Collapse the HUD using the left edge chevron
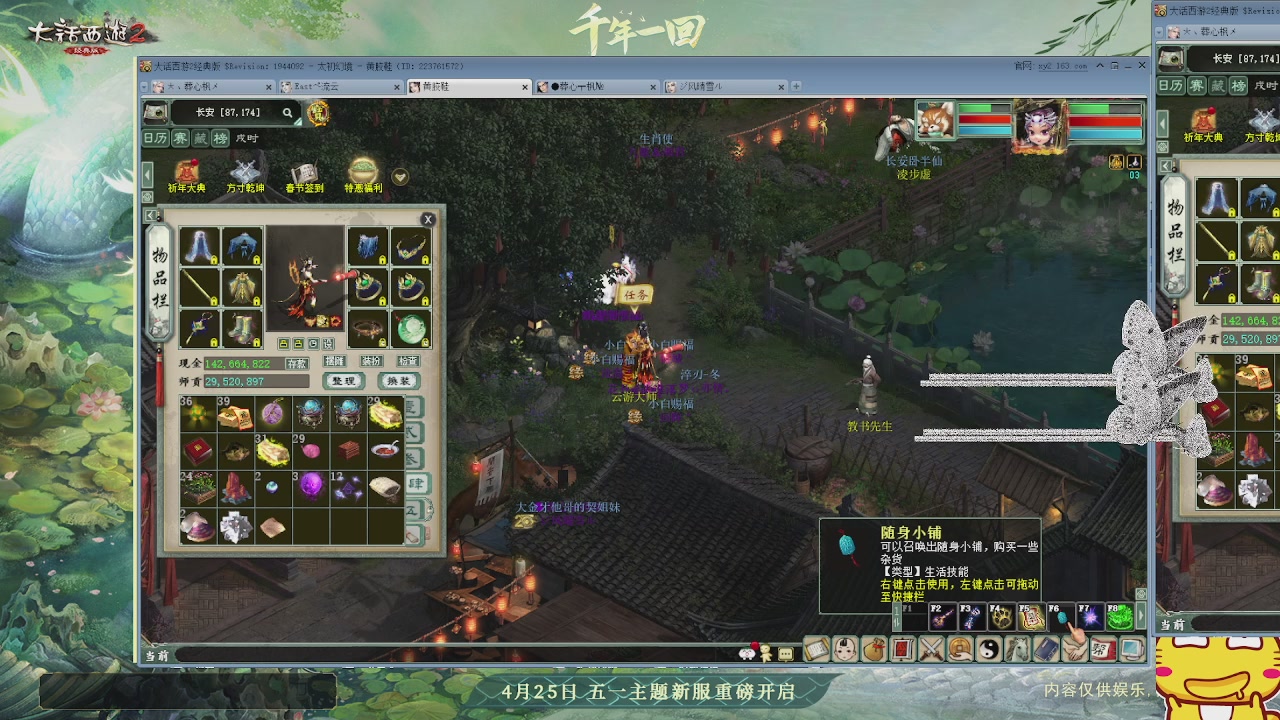 coord(146,173)
